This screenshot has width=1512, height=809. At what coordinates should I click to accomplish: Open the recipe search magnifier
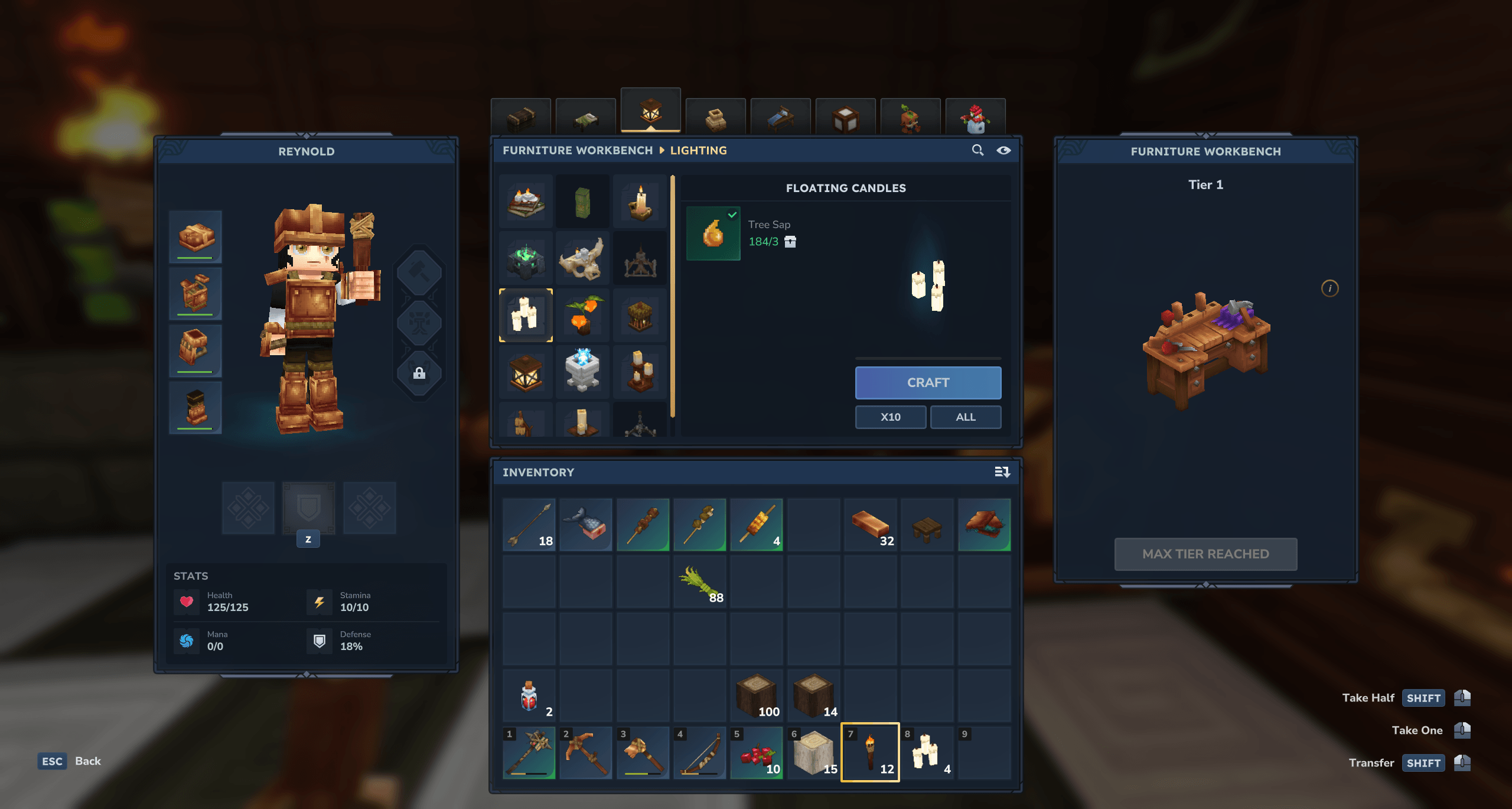(x=977, y=150)
